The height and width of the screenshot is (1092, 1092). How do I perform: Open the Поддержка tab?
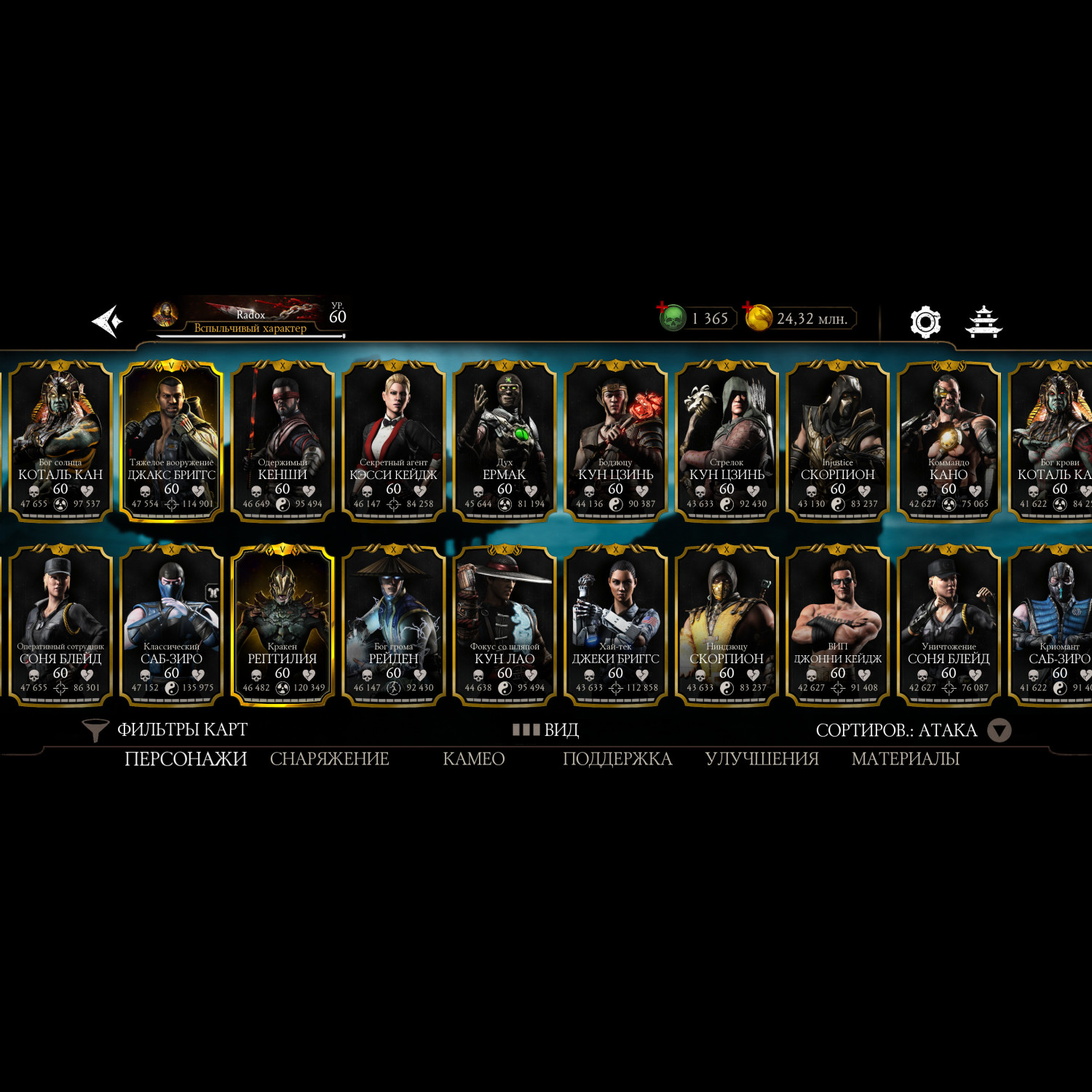(617, 759)
